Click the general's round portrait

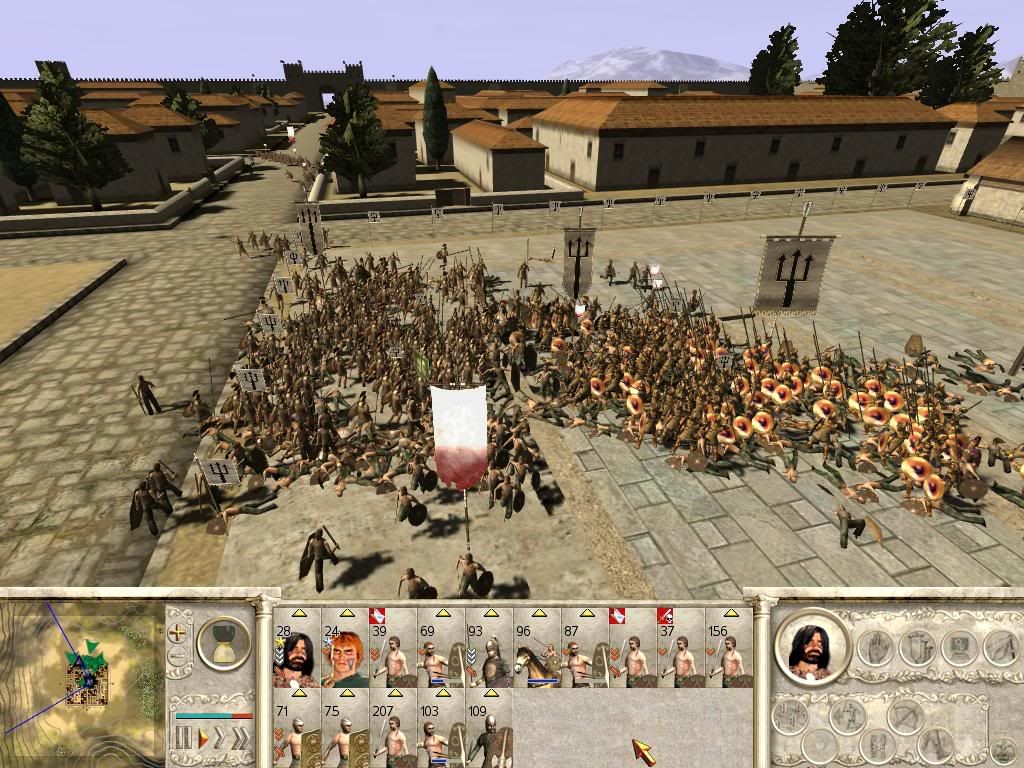coord(811,646)
